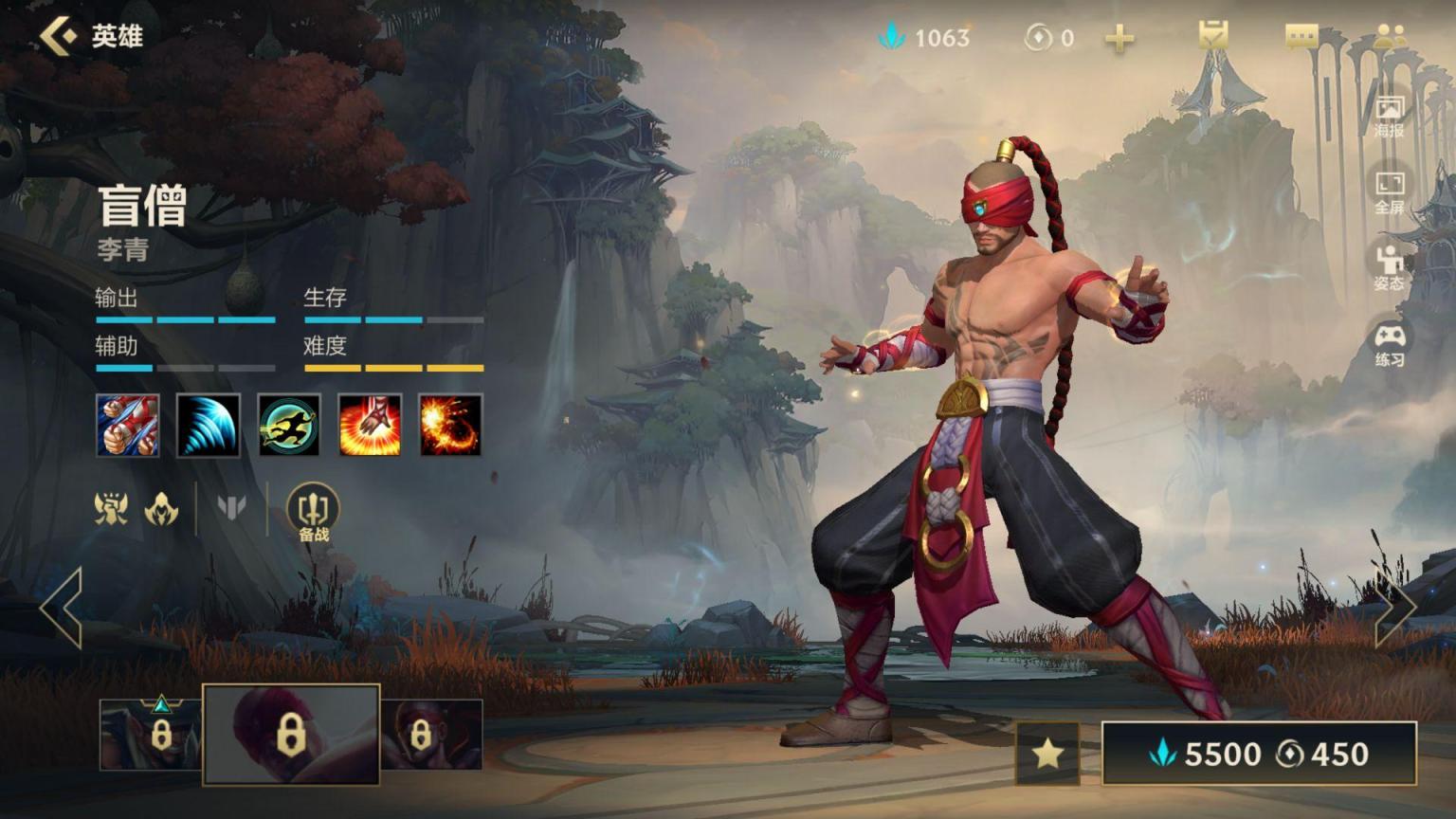View the previous champion with left arrow
Viewport: 1456px width, 819px height.
(62, 608)
